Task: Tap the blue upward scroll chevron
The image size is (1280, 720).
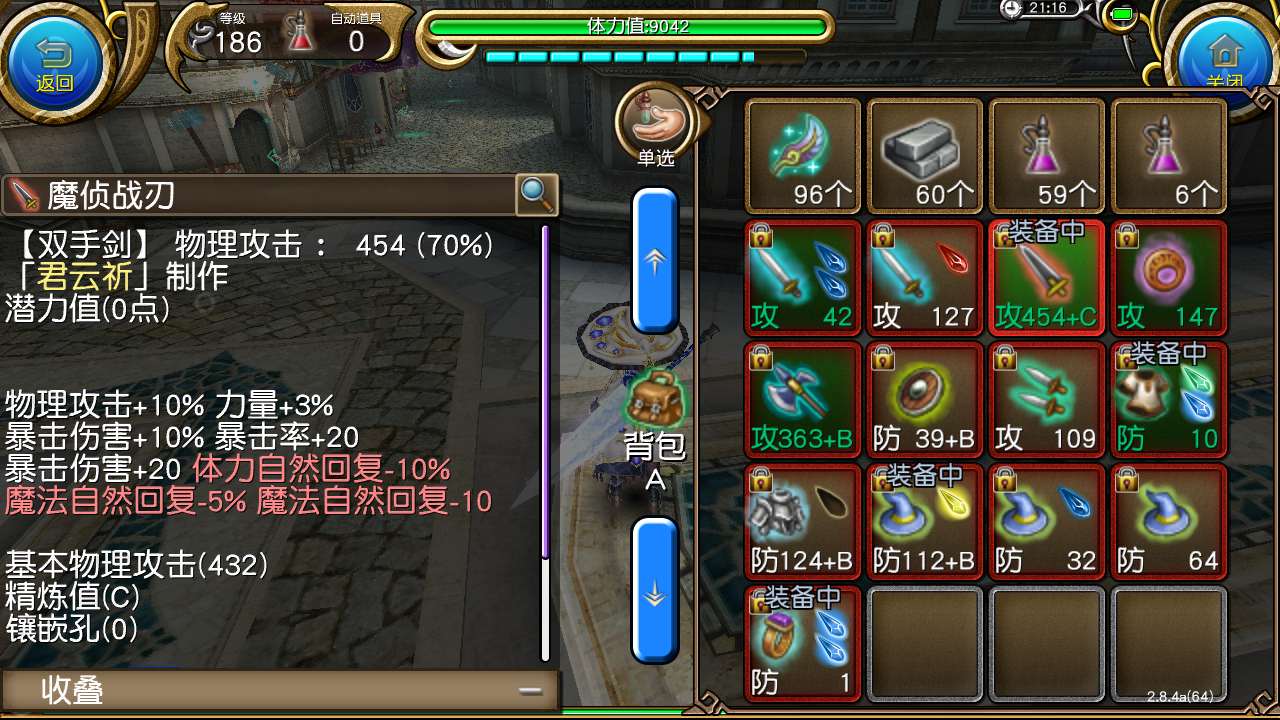Action: pos(655,260)
